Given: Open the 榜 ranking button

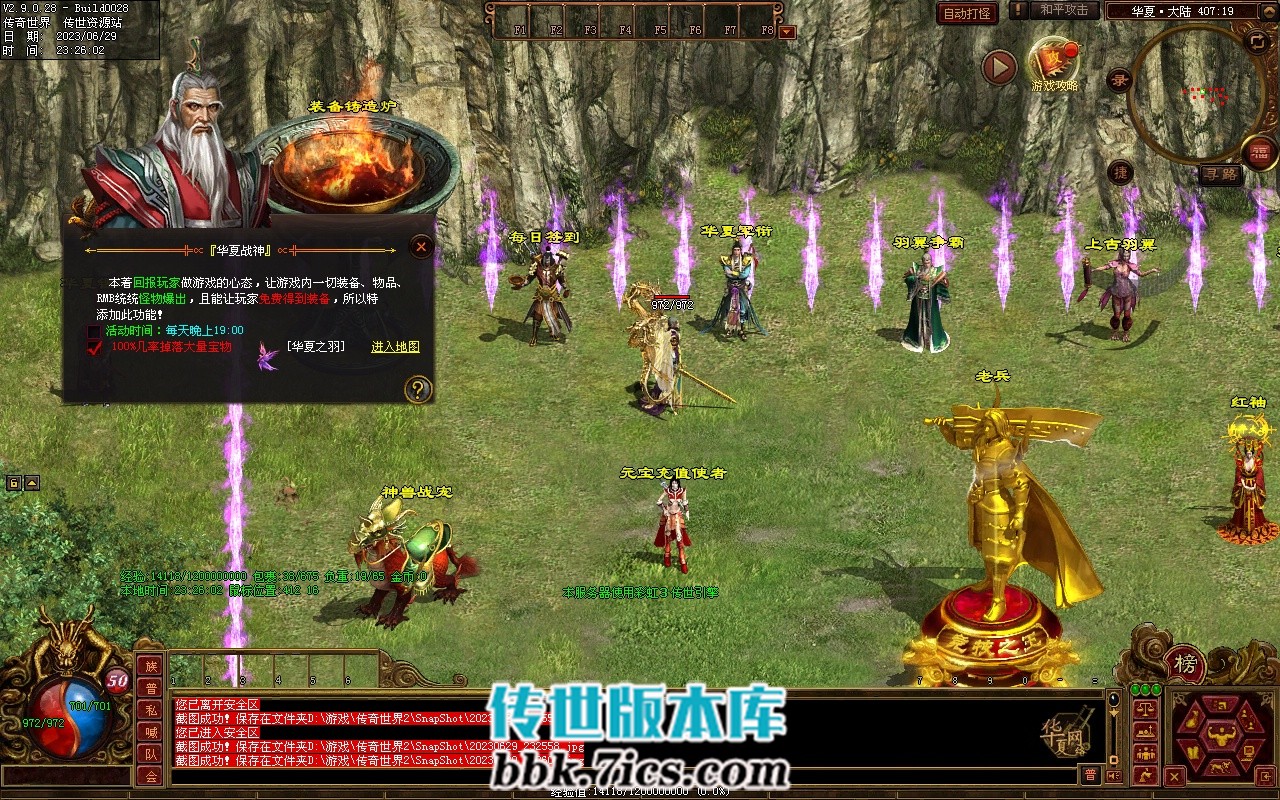Looking at the screenshot, I should (x=1185, y=663).
